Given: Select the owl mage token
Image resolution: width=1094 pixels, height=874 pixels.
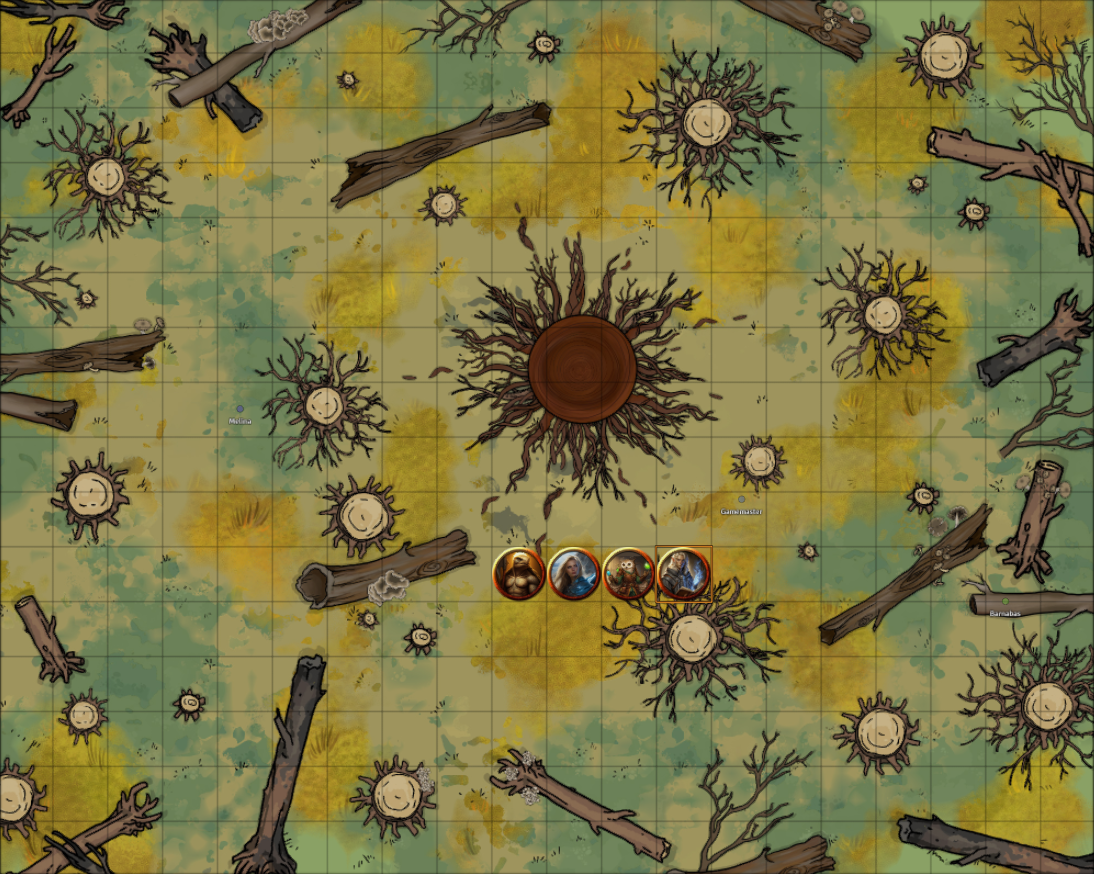Looking at the screenshot, I should point(629,574).
